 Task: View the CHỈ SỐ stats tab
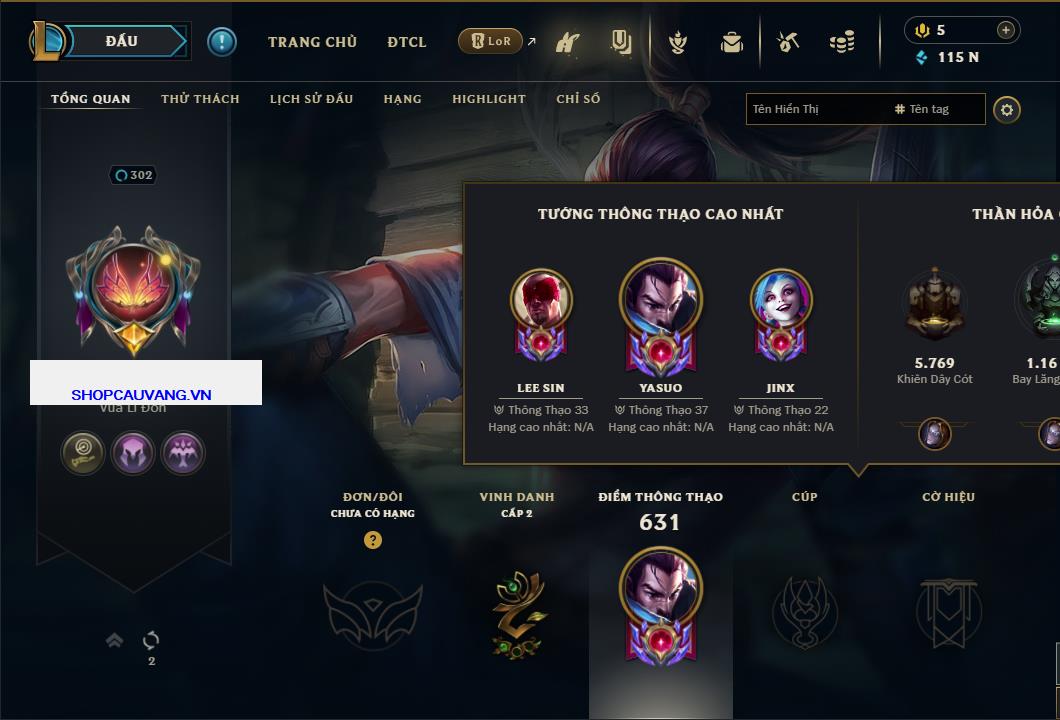[x=578, y=99]
